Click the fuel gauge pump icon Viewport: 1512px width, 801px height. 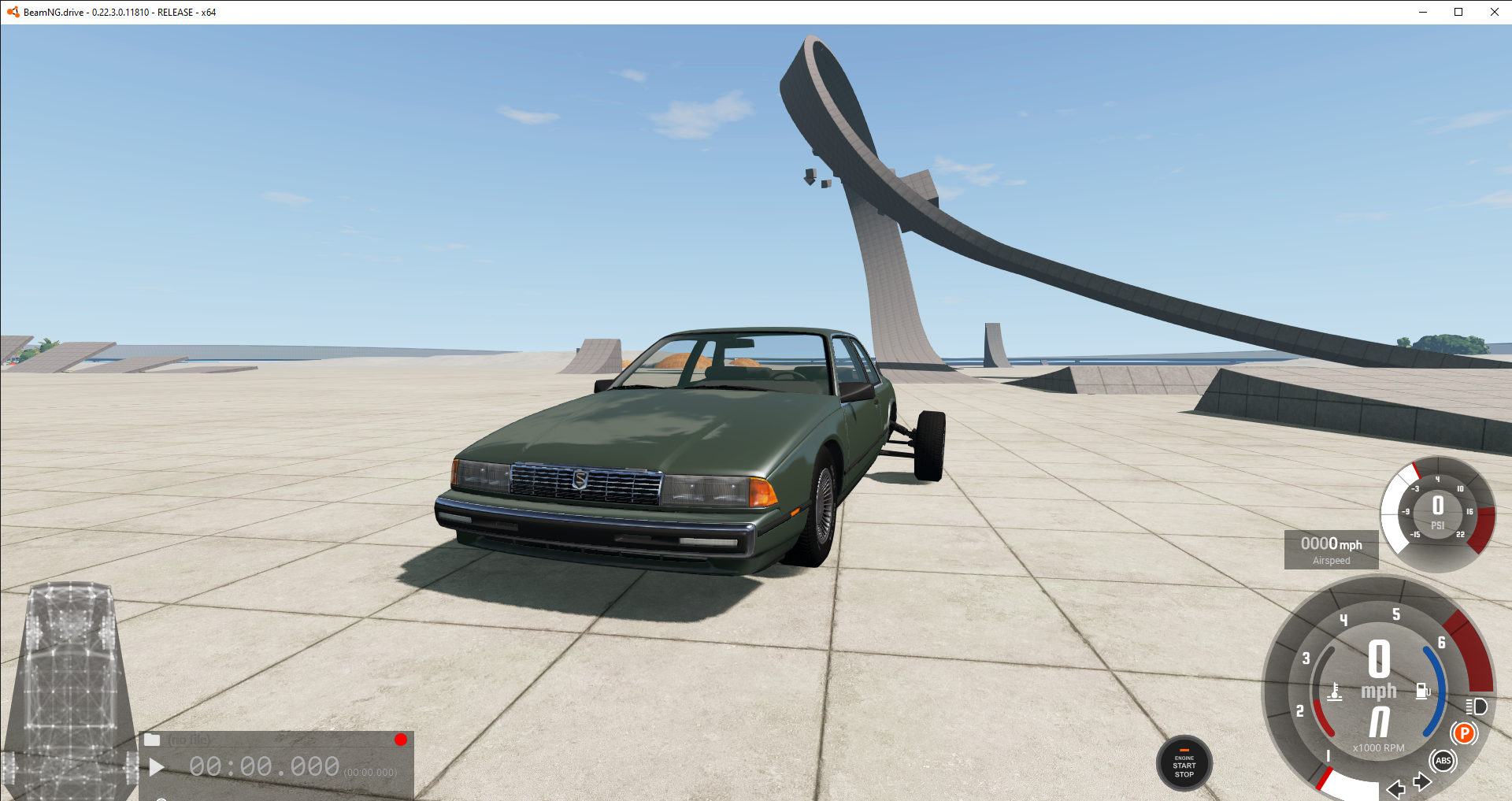coord(1421,689)
